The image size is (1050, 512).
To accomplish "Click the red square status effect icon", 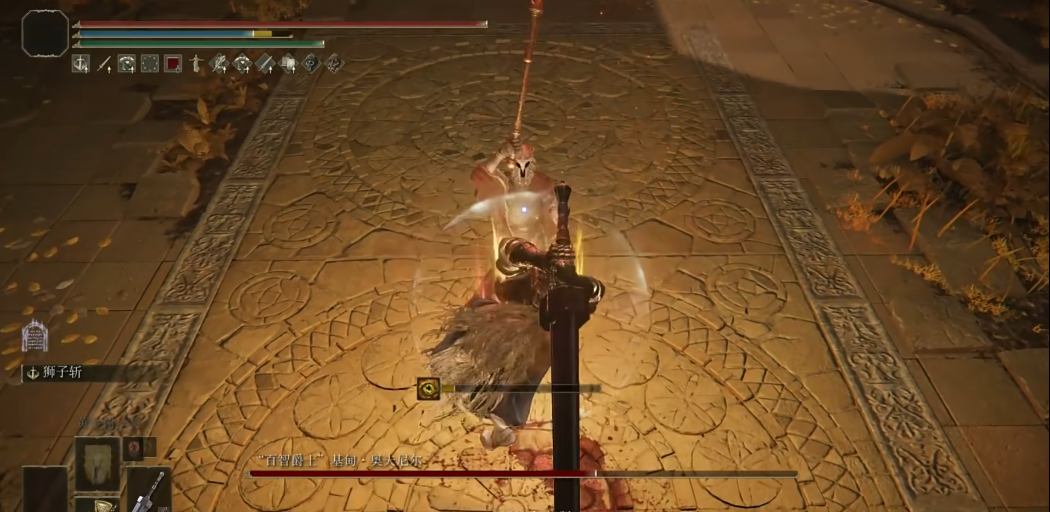I will coord(173,64).
